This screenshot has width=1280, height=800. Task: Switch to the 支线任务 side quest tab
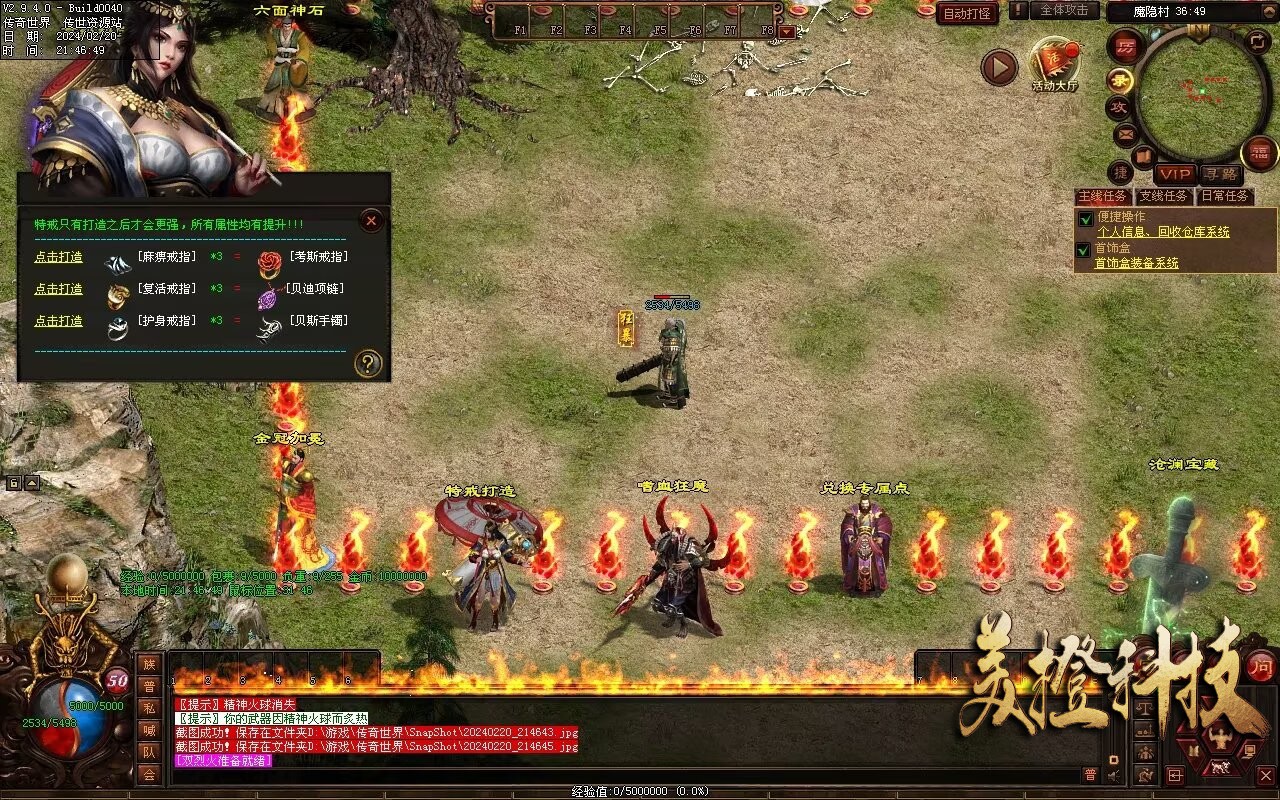[1164, 197]
